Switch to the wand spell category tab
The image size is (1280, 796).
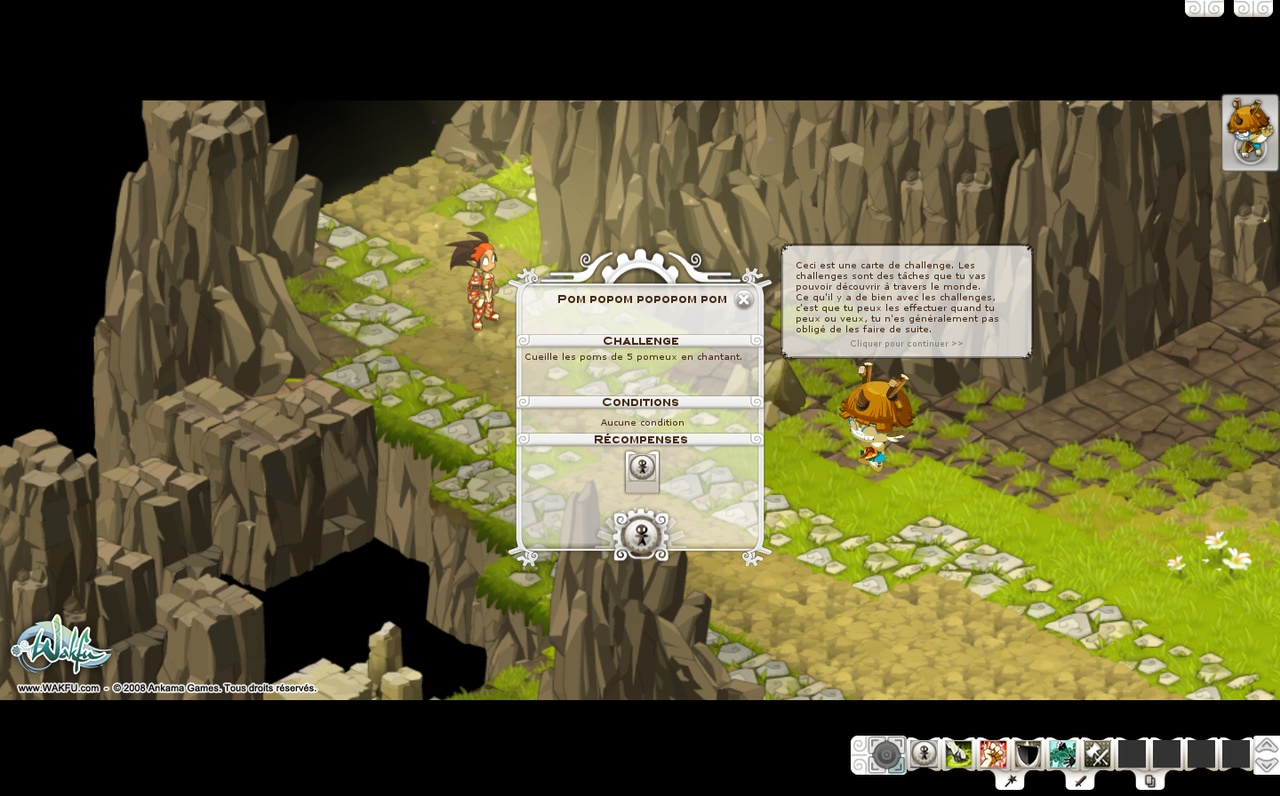(x=1010, y=780)
